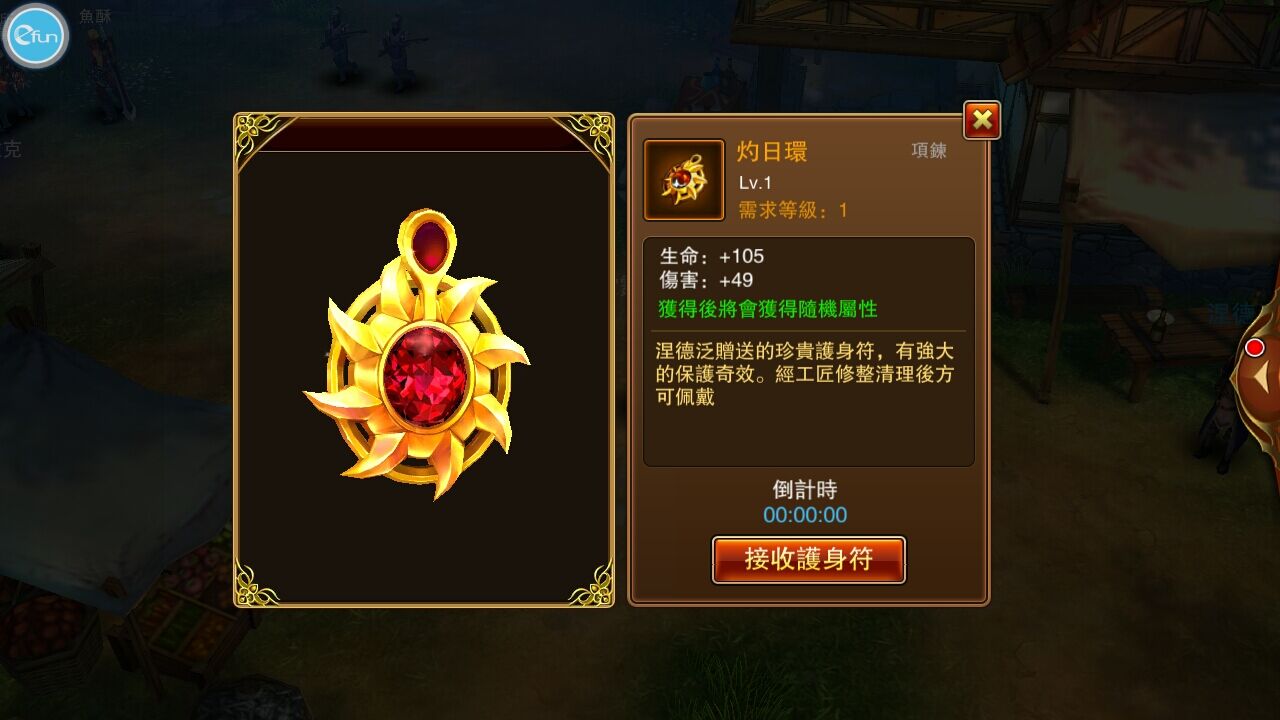Tap the 魚酥 NPC nameplate
1280x720 pixels.
[x=97, y=17]
